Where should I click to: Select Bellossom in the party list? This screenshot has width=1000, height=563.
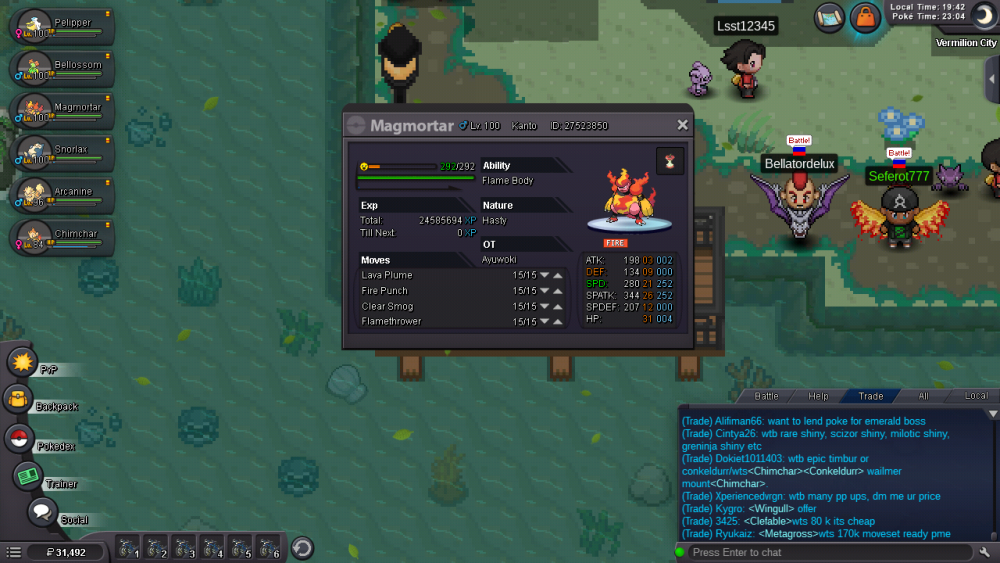click(x=60, y=69)
